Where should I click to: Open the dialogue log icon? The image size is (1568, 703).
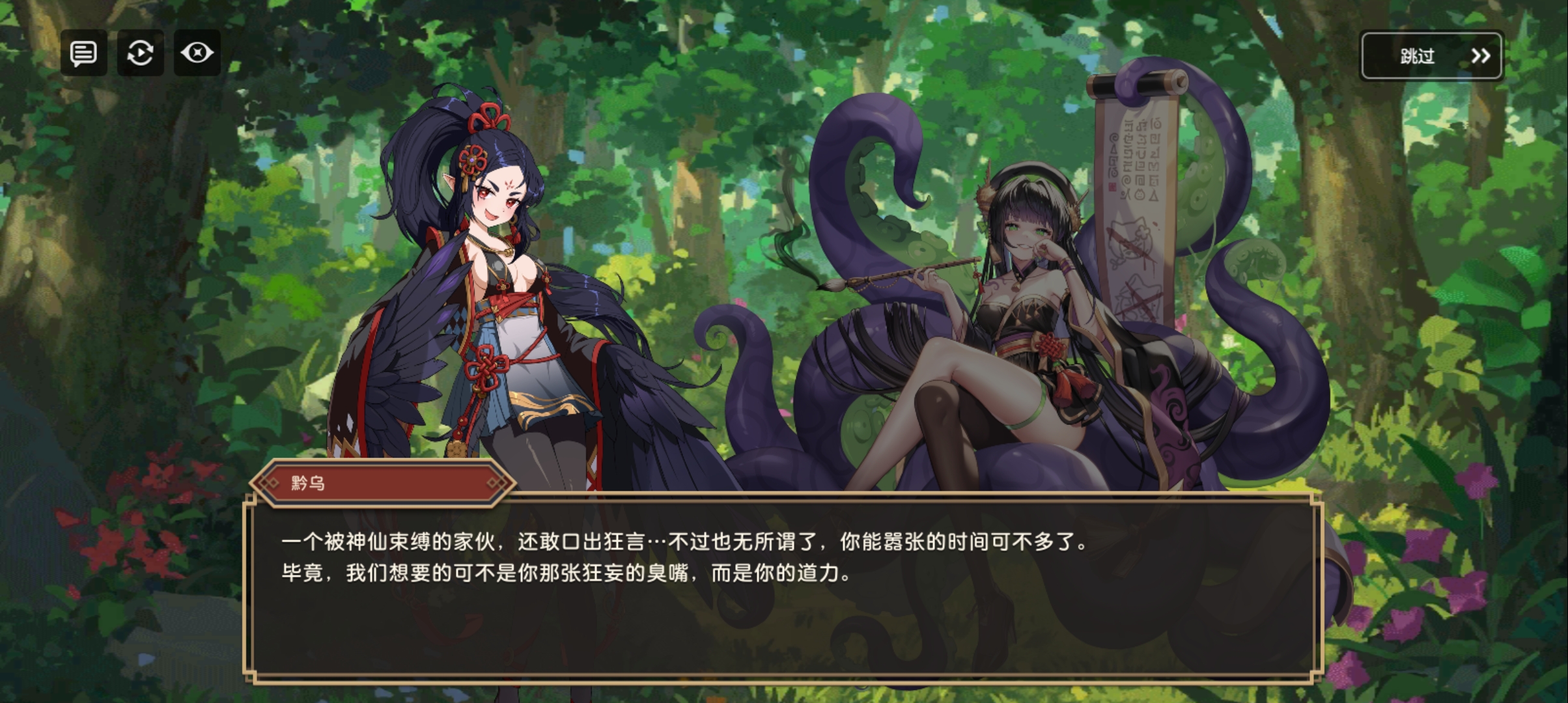click(x=84, y=53)
